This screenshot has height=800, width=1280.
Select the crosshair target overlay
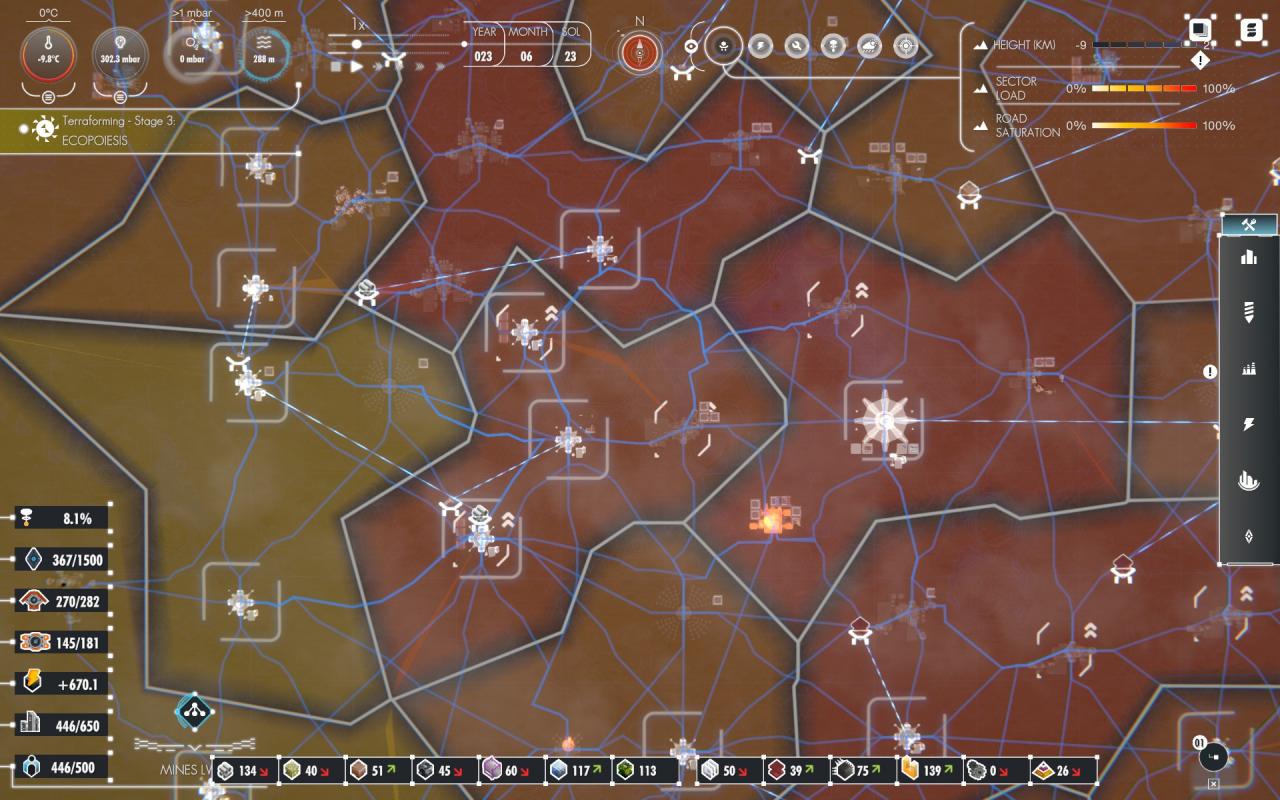[905, 46]
